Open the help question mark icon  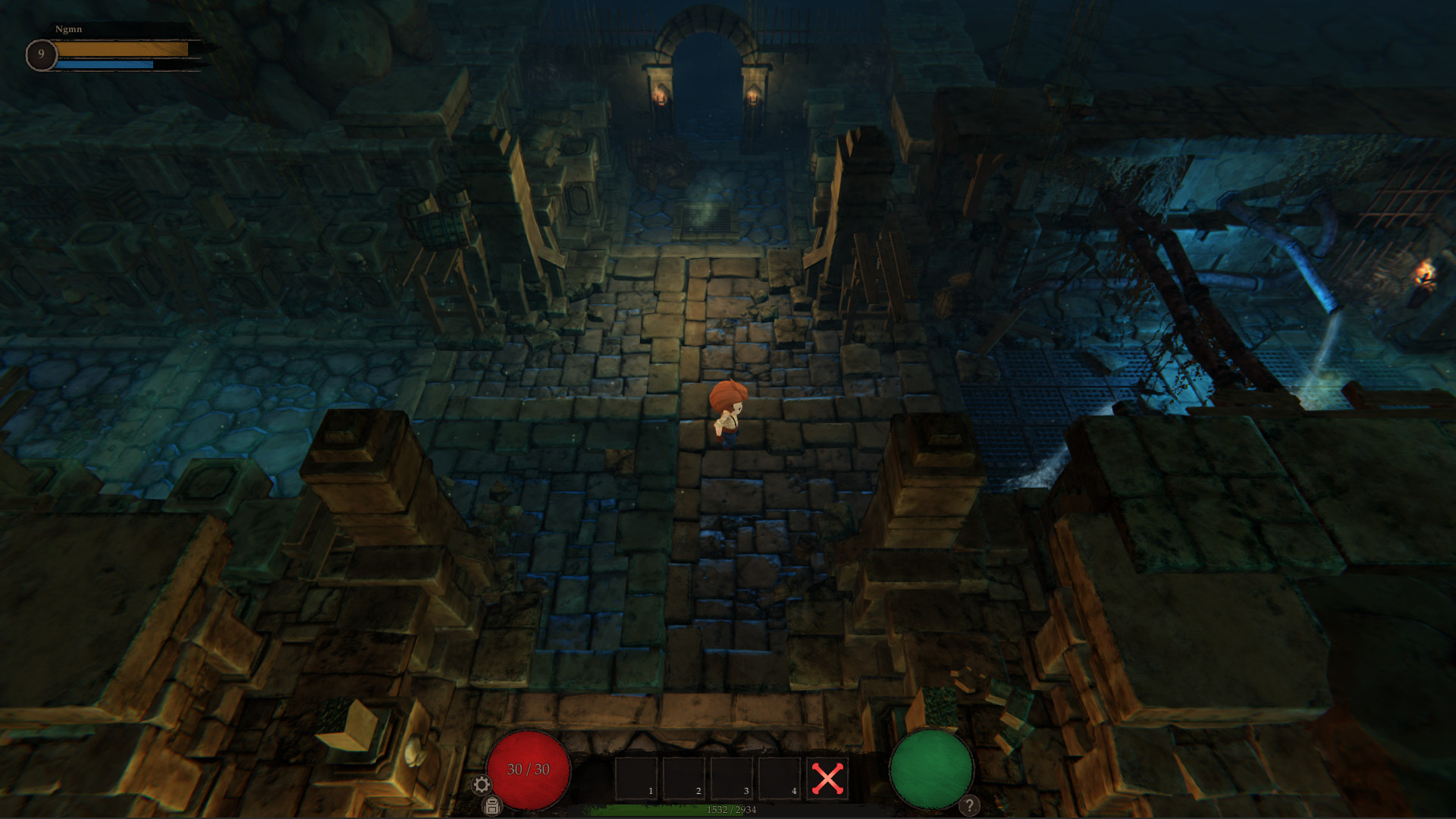click(x=968, y=805)
